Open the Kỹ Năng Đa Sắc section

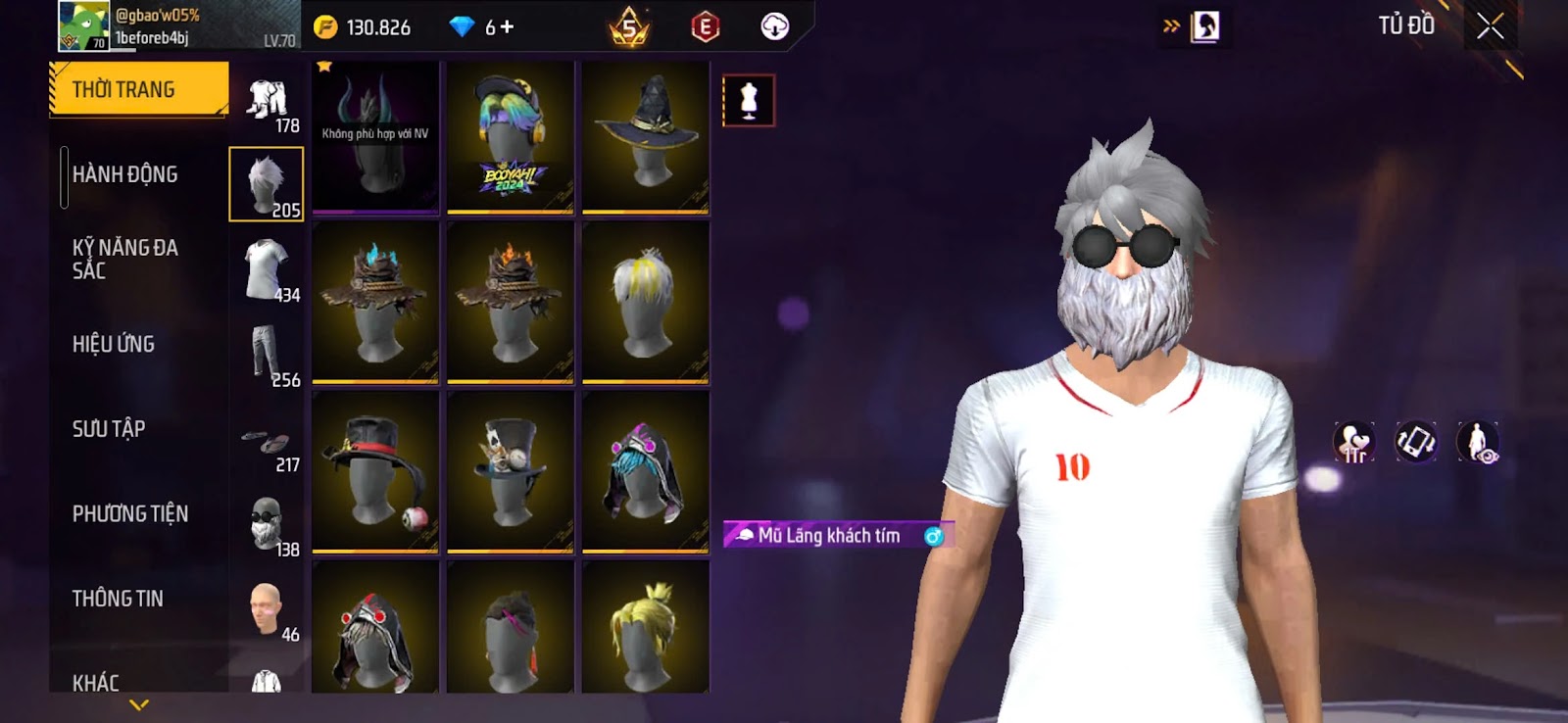tap(124, 259)
